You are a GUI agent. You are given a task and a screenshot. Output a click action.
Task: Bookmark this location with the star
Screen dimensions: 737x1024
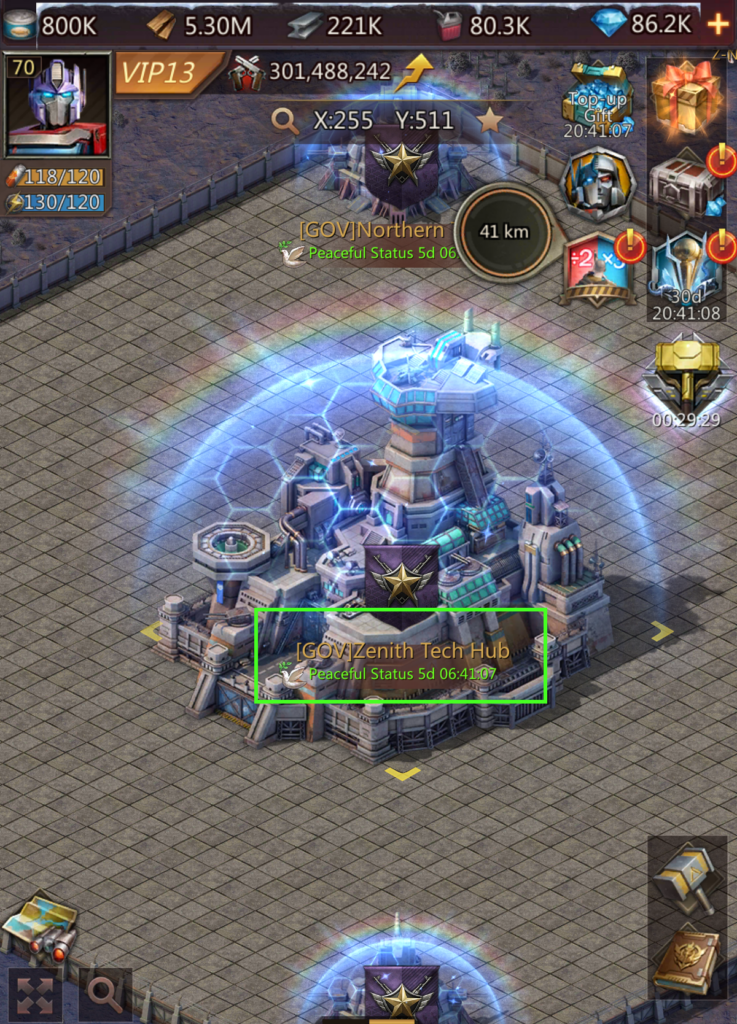coord(489,121)
